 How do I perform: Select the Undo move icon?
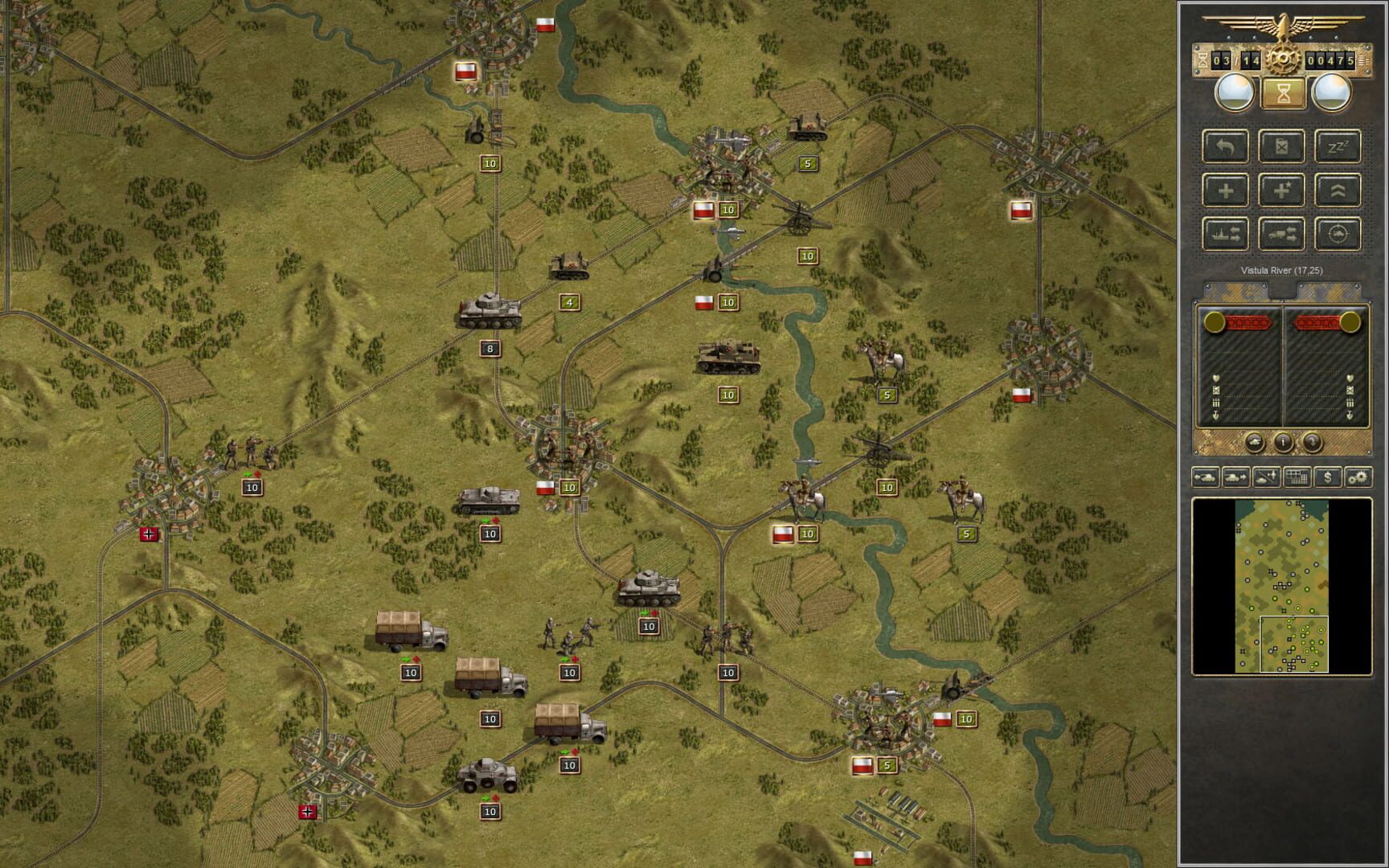tap(1225, 146)
